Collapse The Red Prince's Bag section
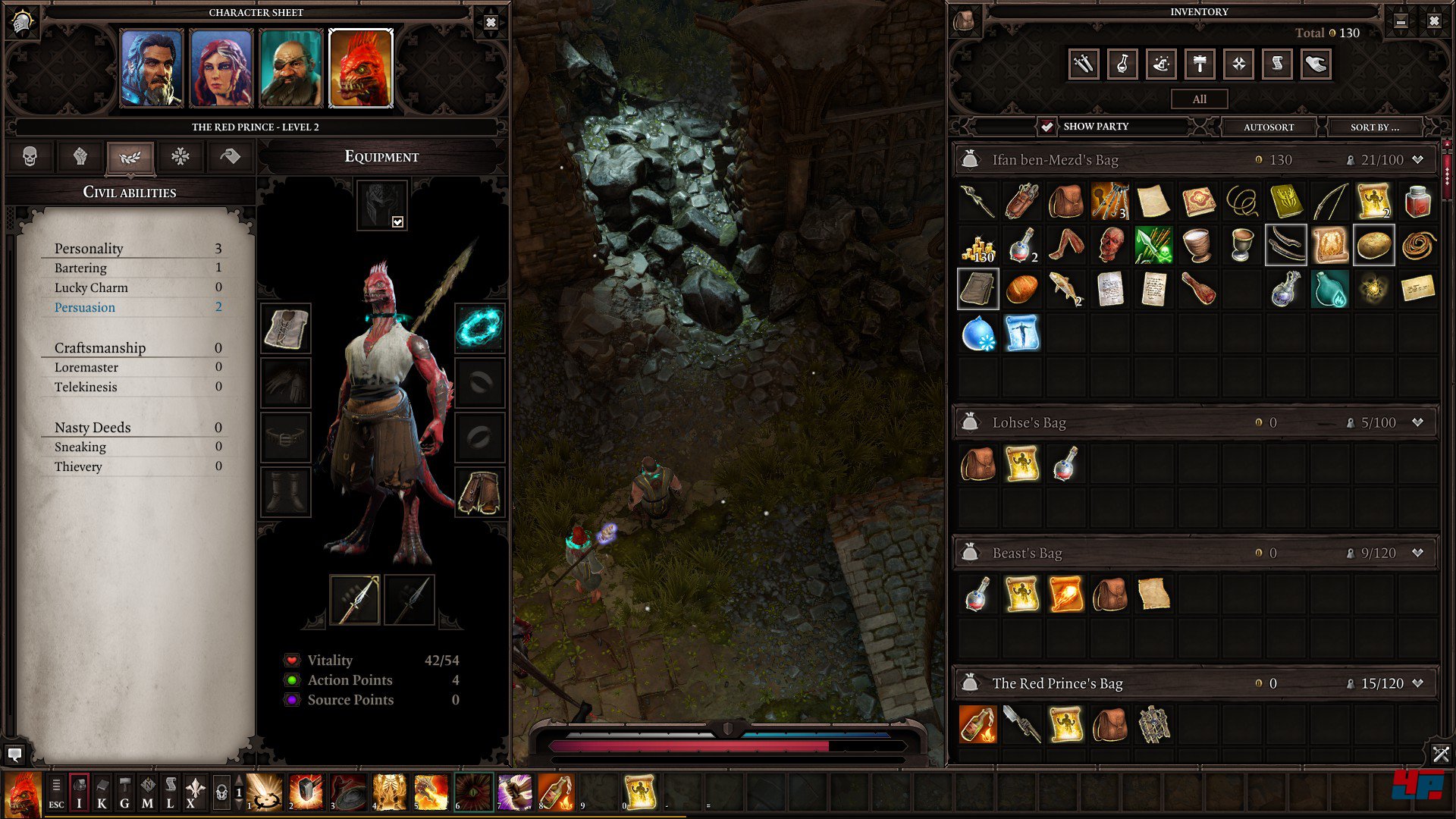This screenshot has height=819, width=1456. tap(1417, 683)
